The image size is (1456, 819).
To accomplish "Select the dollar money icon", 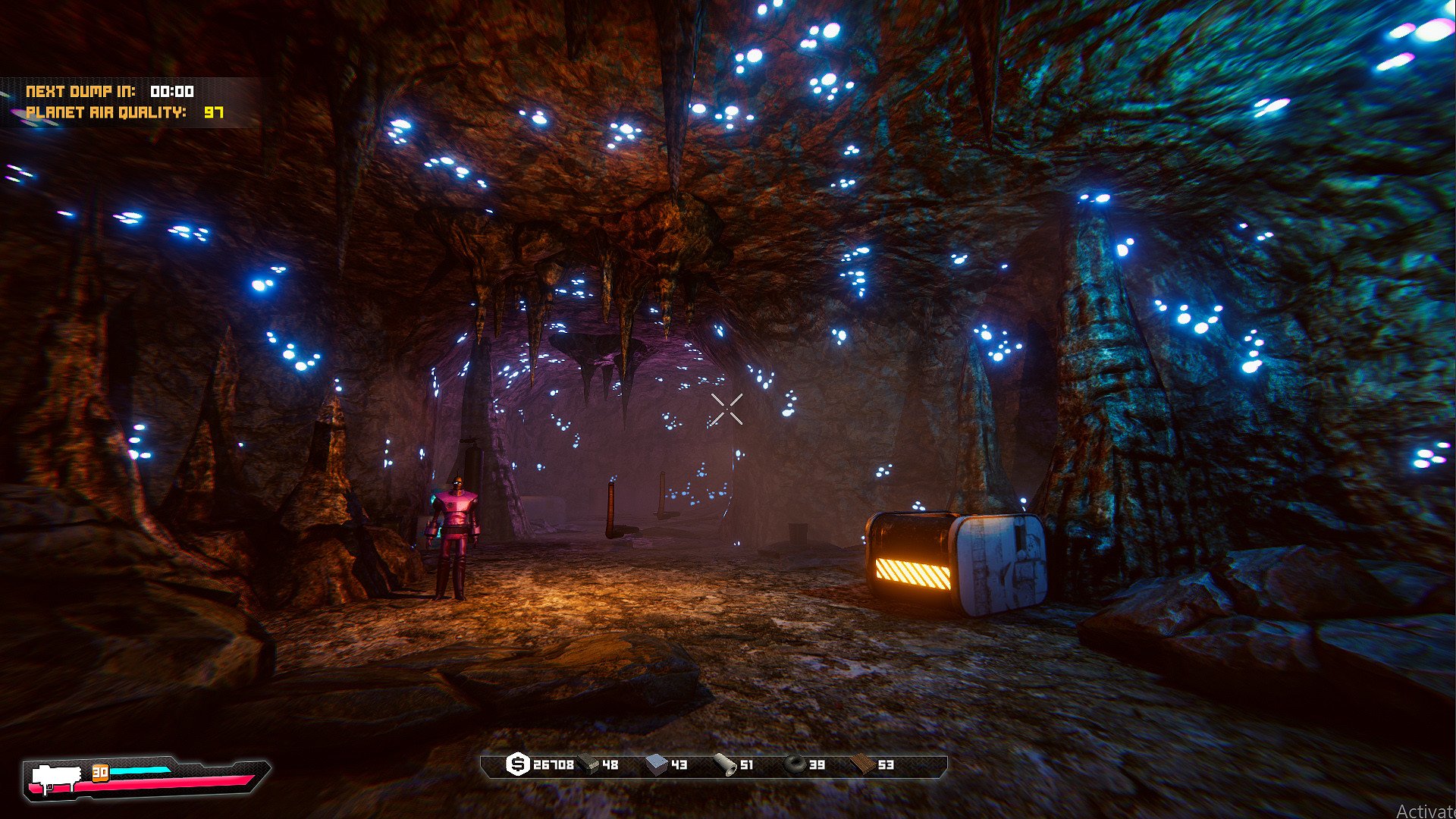I will coord(517,764).
